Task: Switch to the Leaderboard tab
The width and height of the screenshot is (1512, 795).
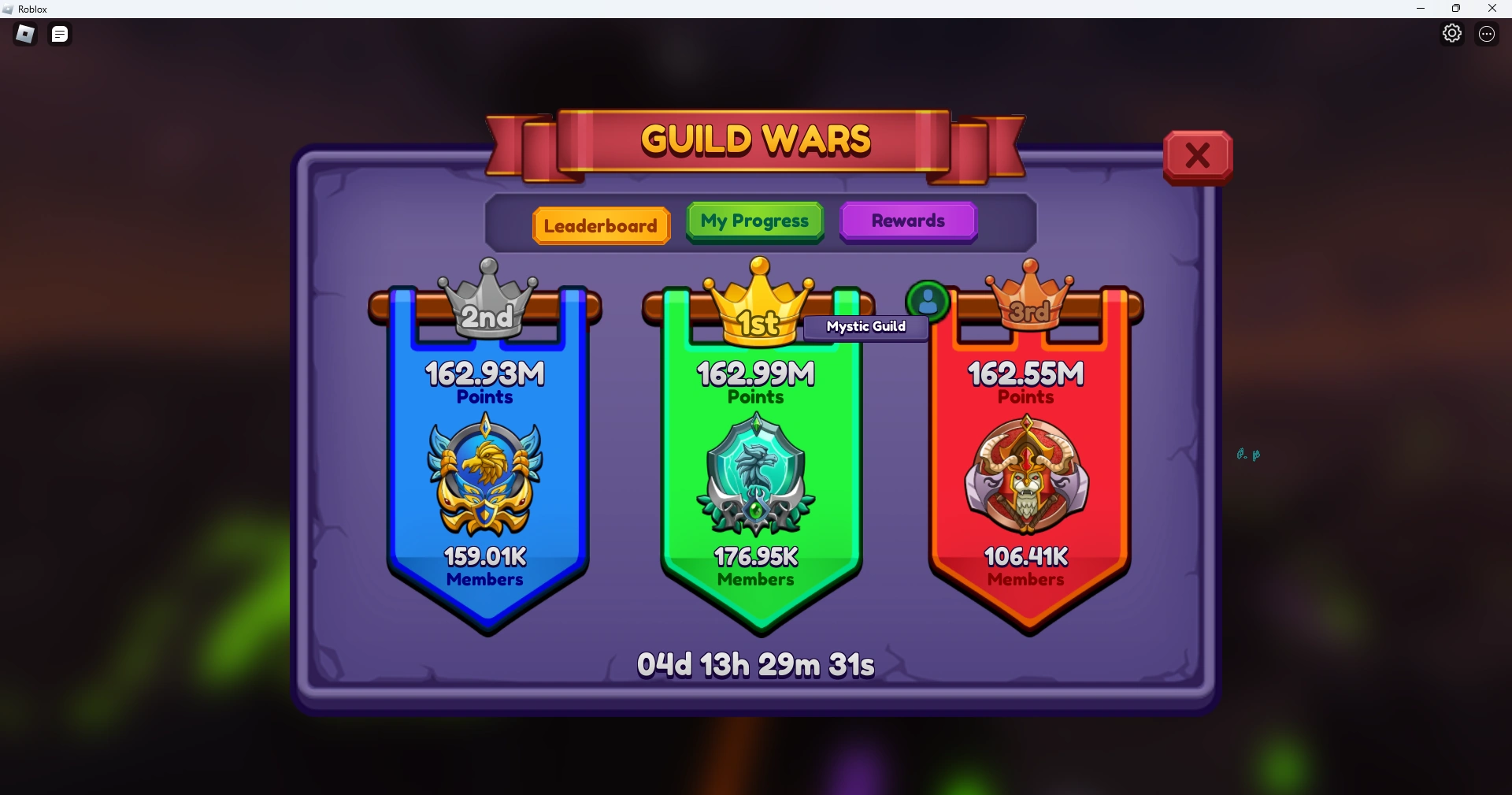Action: coord(601,225)
